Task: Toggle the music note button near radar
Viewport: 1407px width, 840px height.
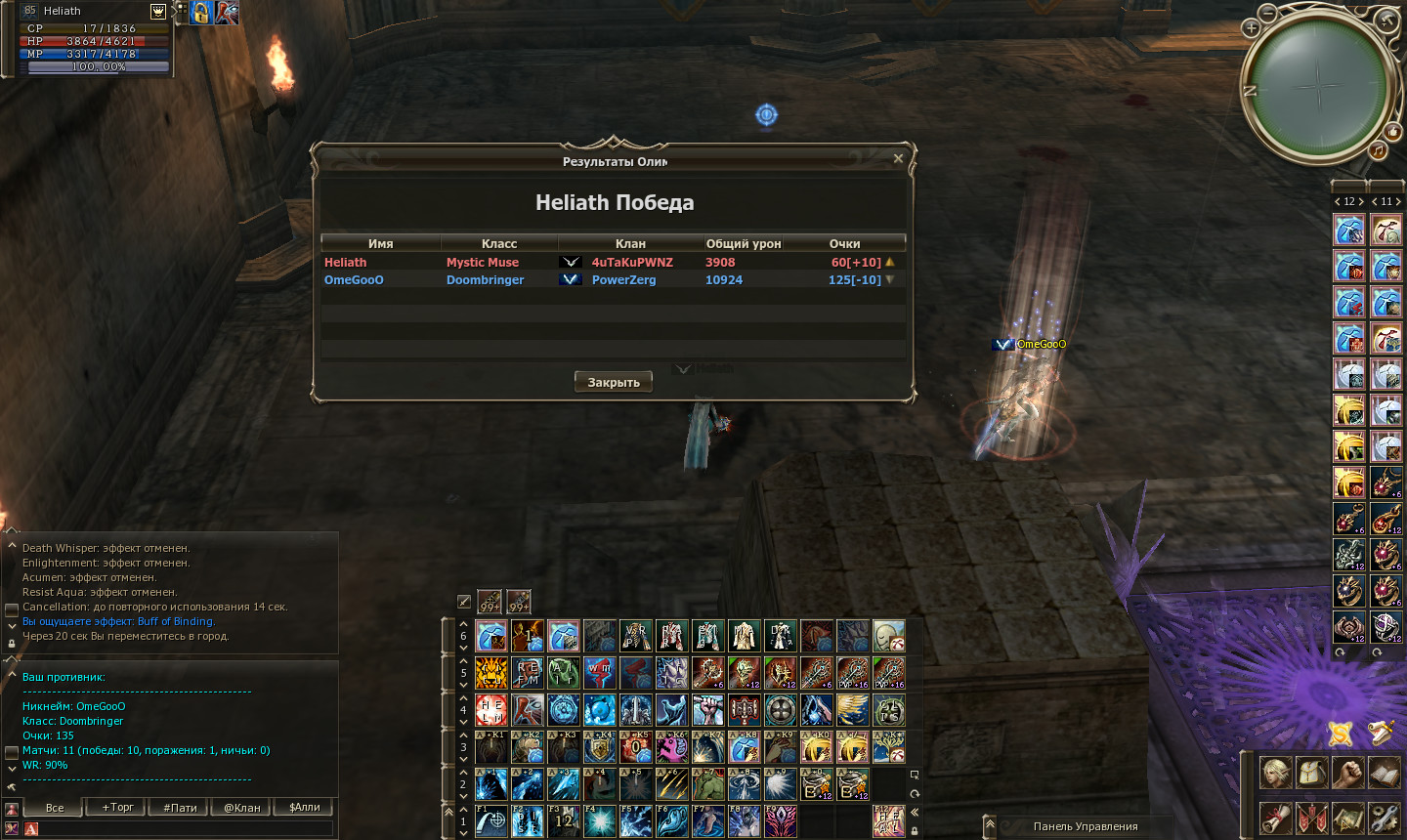Action: 1378,150
